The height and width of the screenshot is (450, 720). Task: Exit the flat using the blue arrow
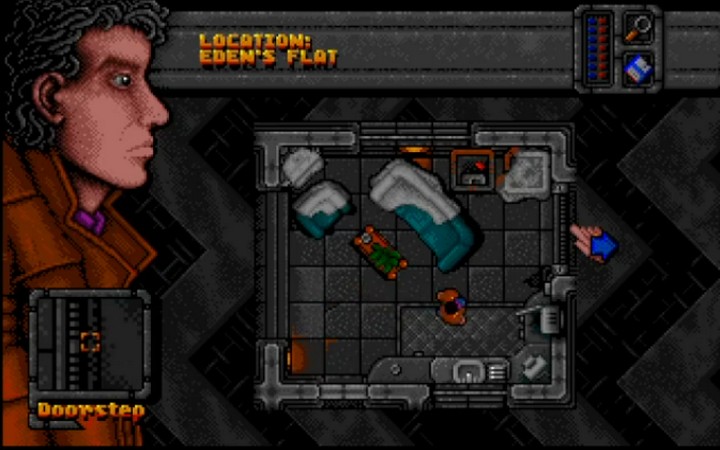[603, 244]
